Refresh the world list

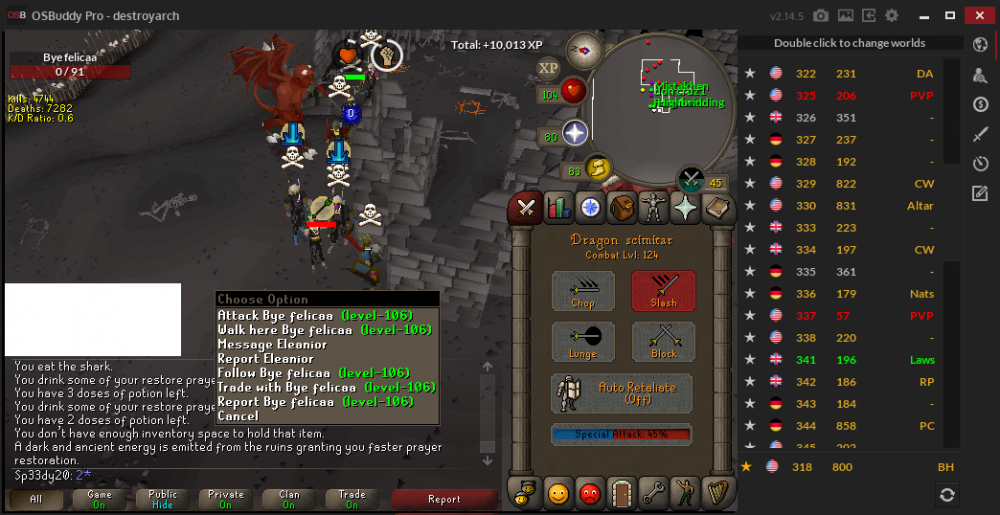click(947, 494)
